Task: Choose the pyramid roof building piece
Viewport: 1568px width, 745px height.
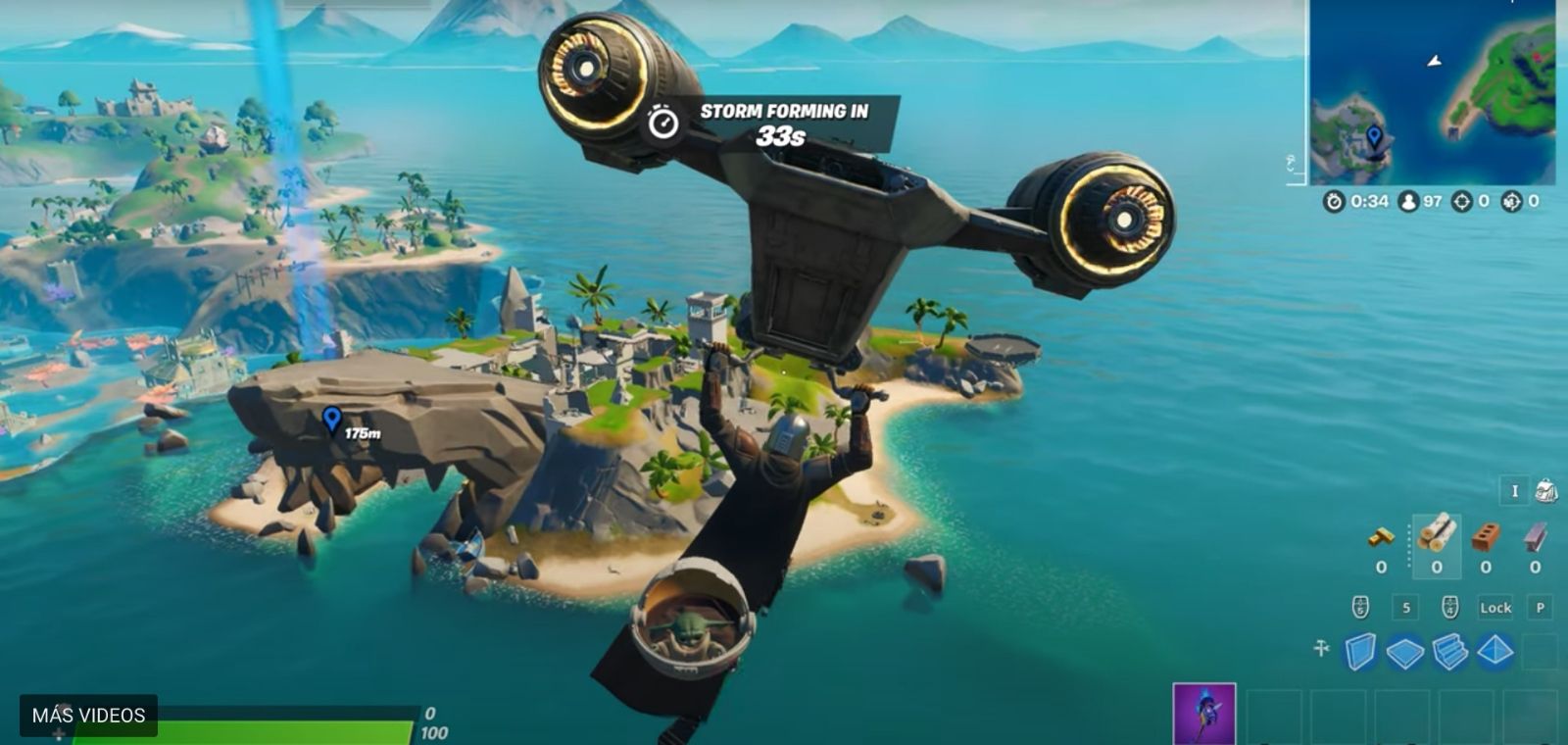Action: (x=1495, y=652)
